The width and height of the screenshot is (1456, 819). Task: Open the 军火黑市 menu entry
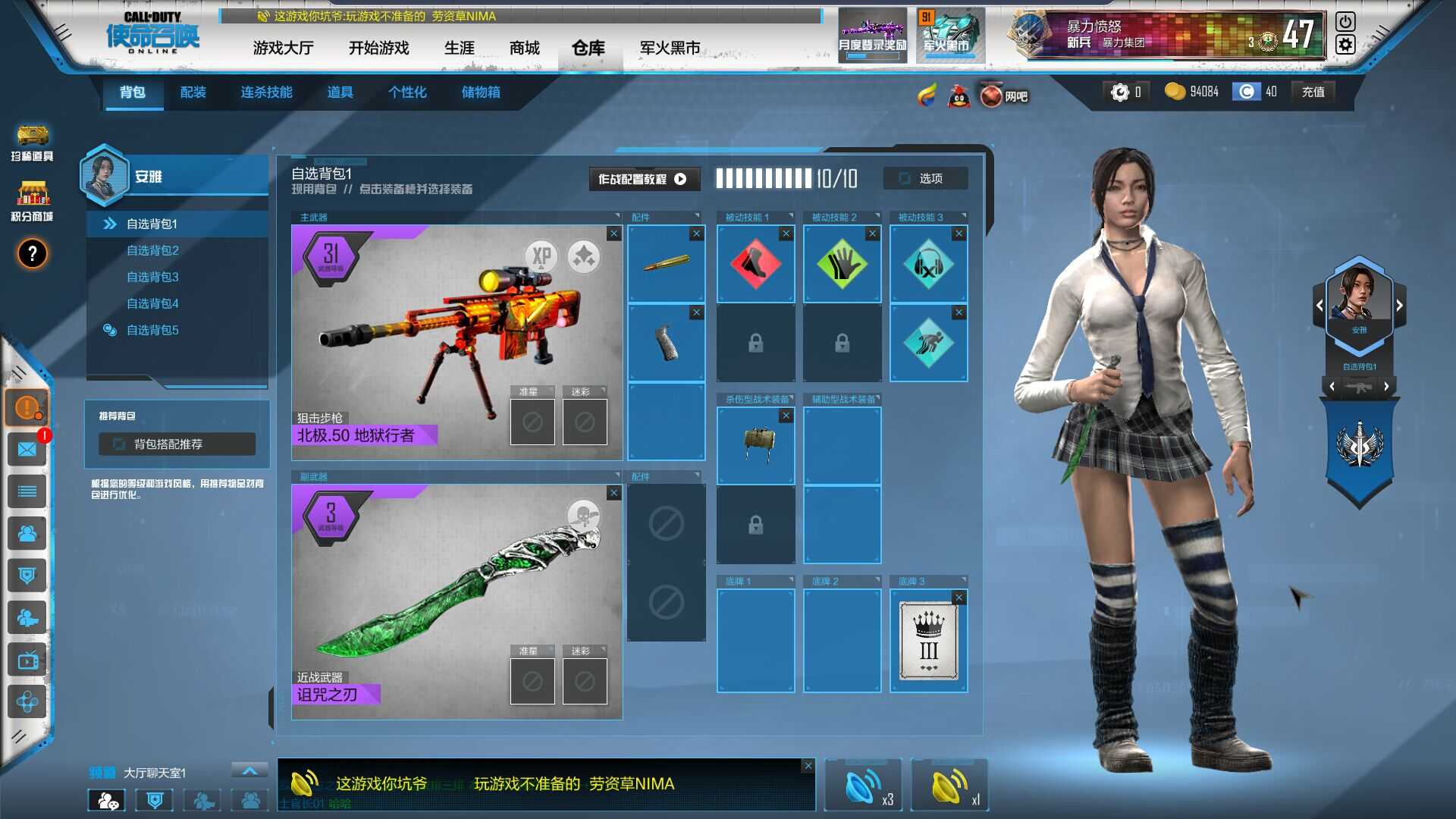670,49
